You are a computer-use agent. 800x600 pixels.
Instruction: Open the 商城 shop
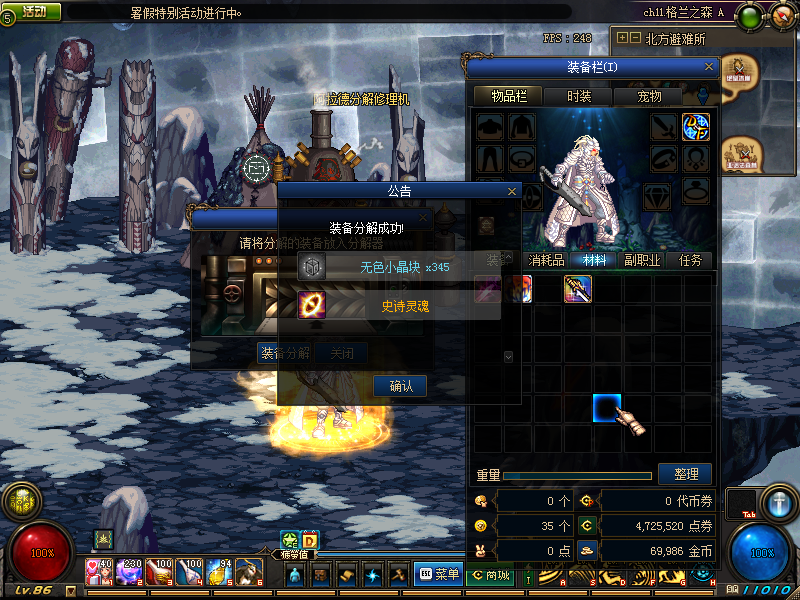click(490, 575)
